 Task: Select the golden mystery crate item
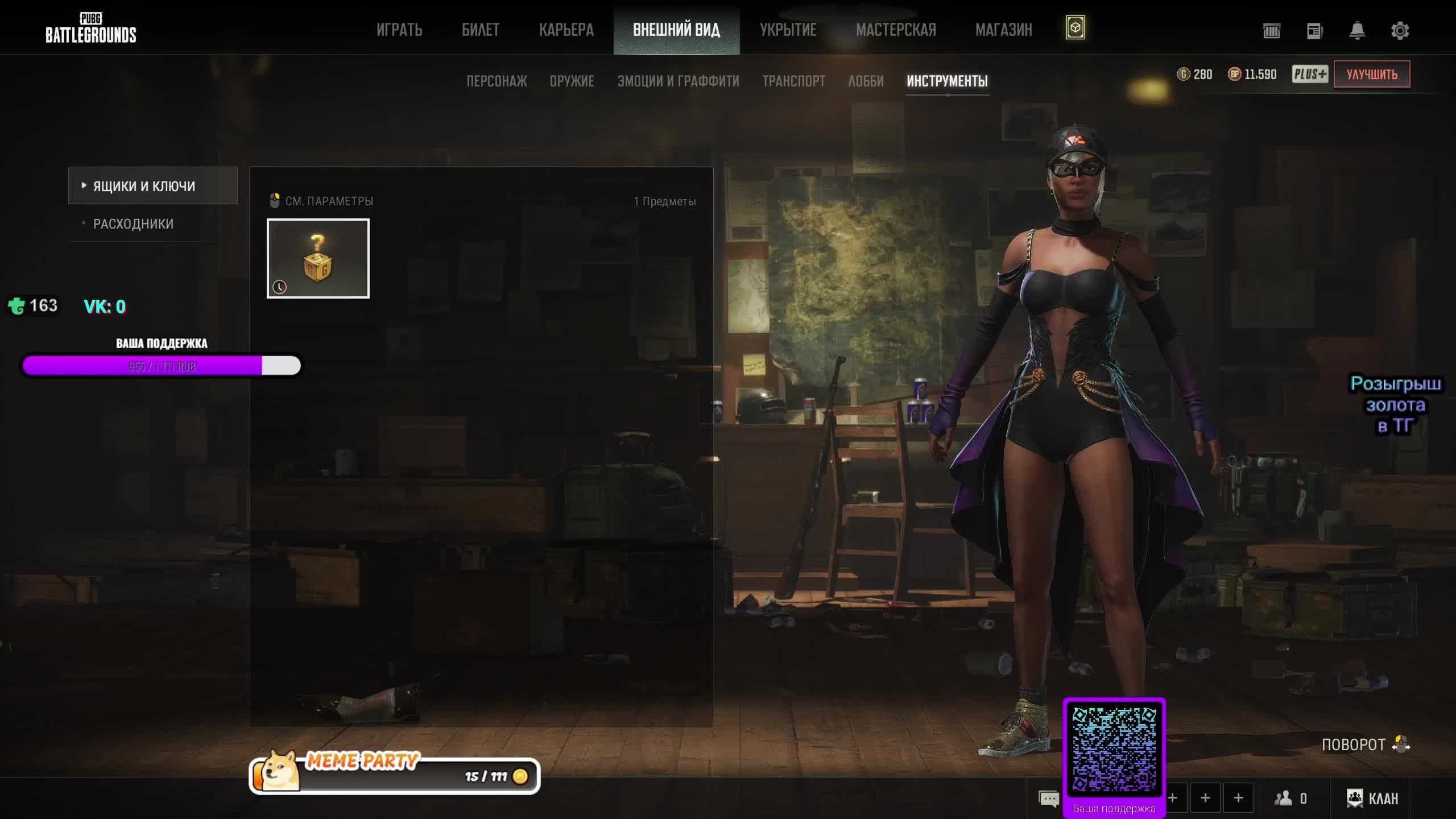pos(318,258)
